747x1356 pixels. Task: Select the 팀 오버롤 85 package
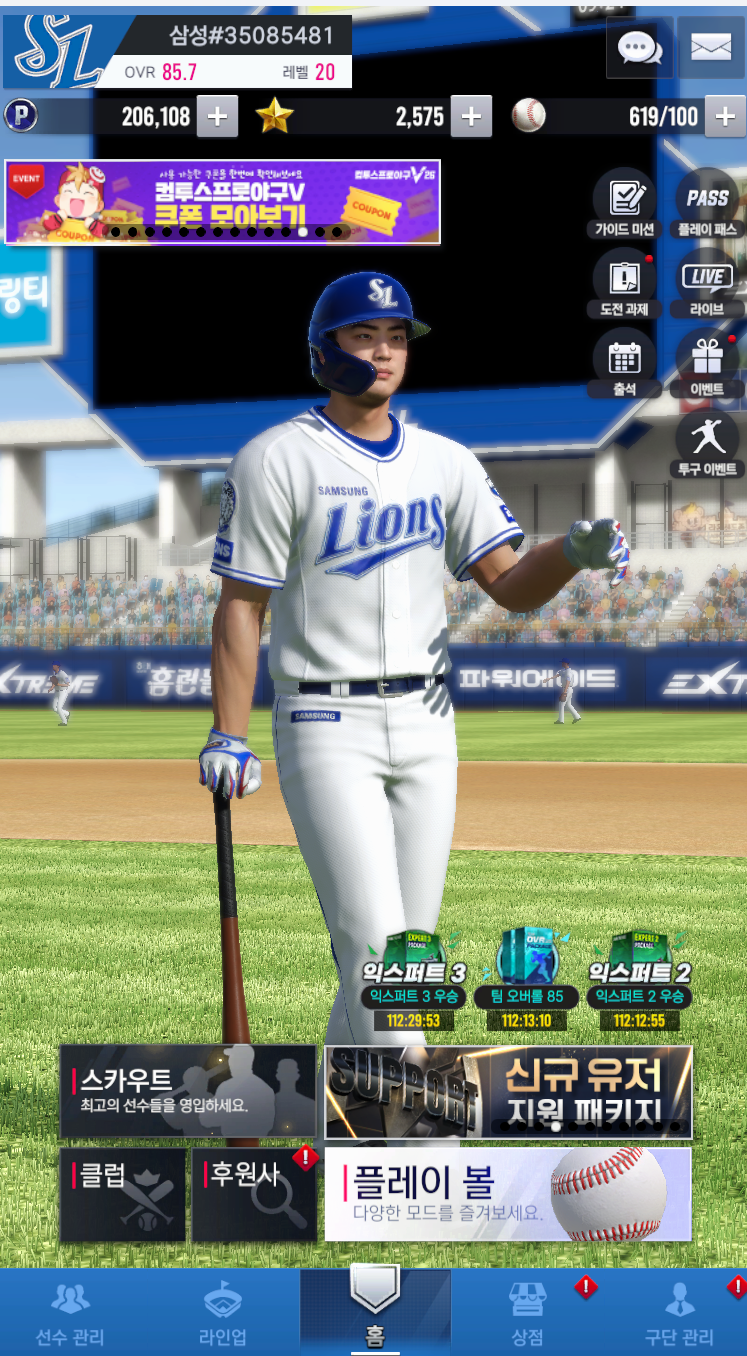527,981
